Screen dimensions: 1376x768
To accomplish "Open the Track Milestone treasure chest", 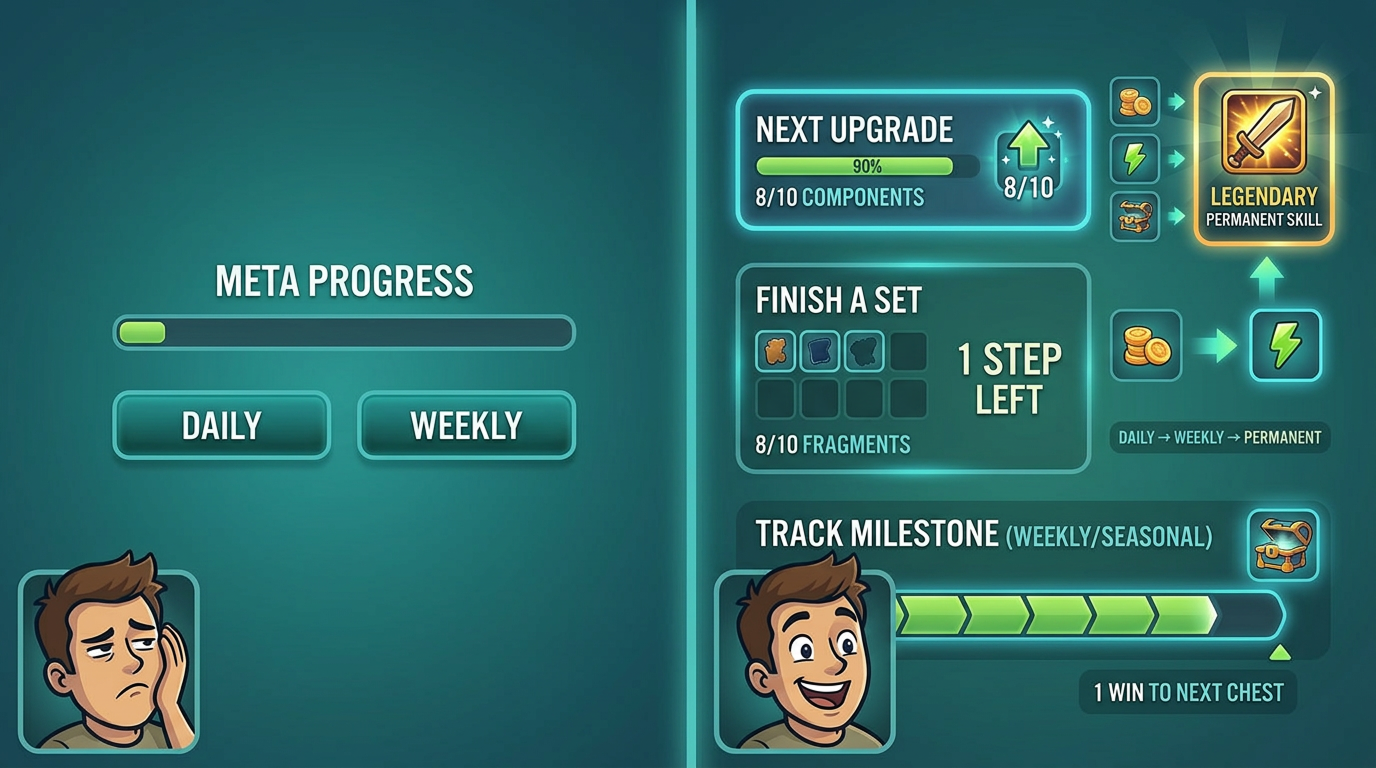I will click(1283, 545).
